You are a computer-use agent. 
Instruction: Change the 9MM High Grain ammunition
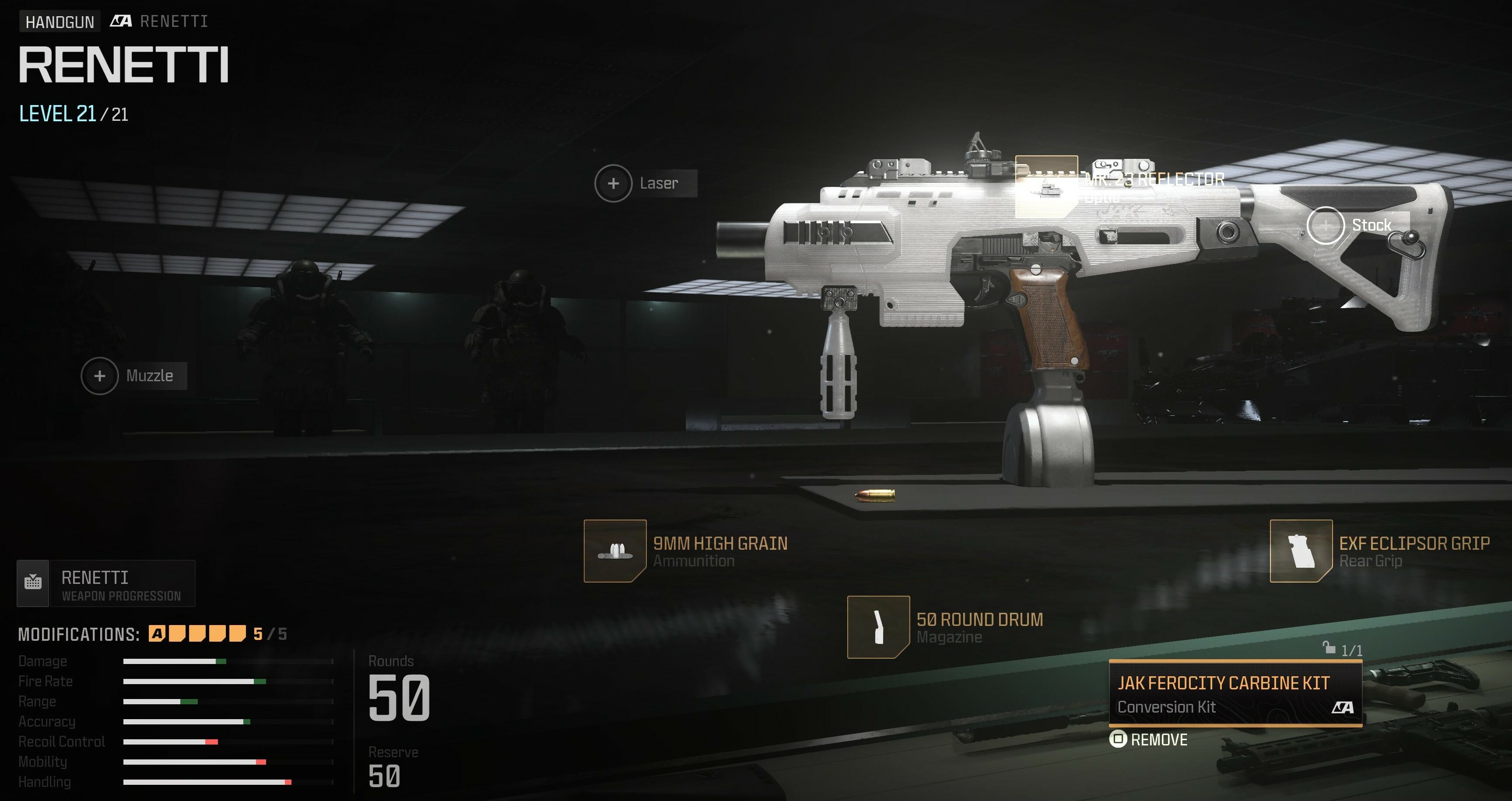(x=615, y=551)
